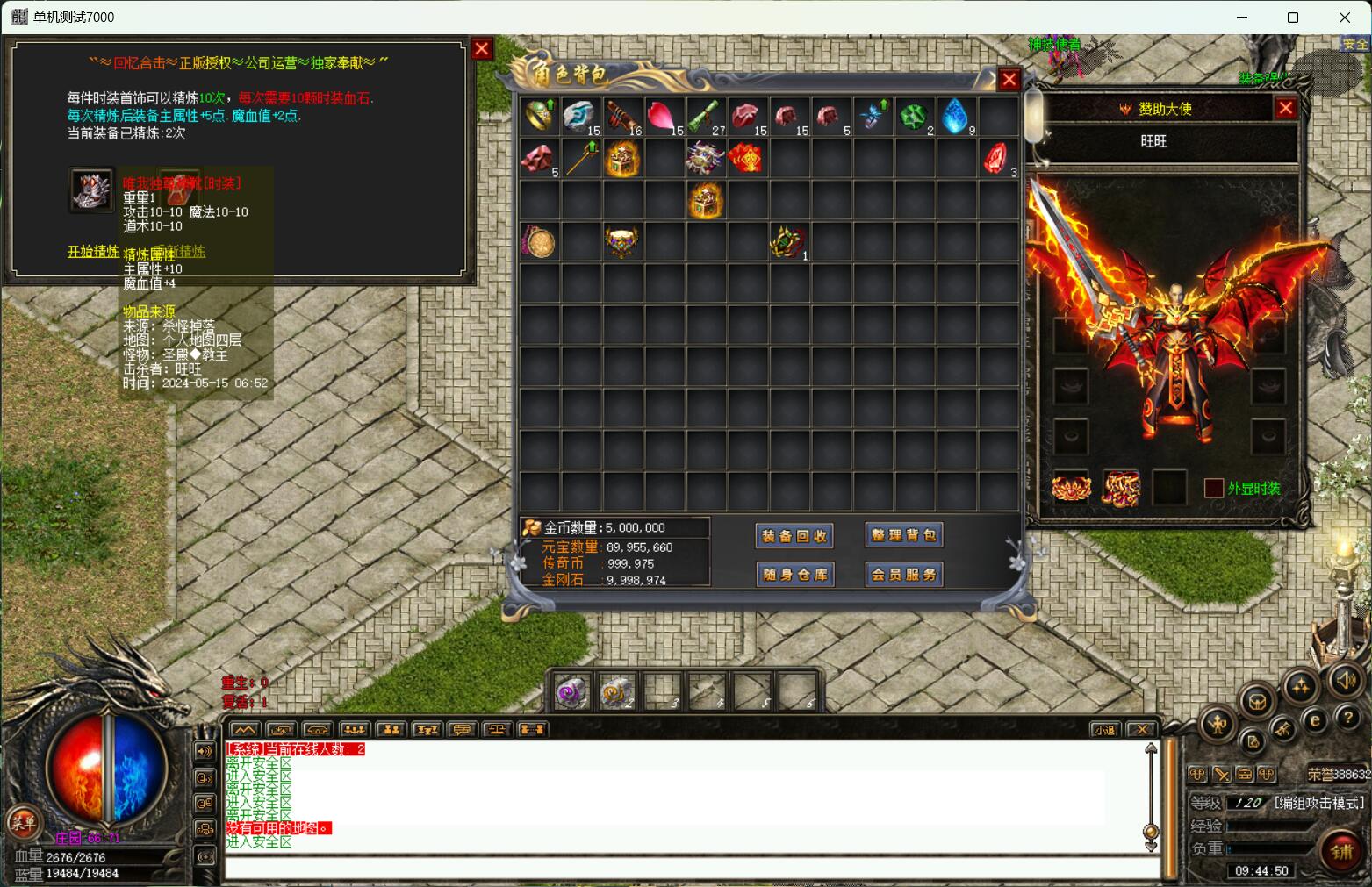Sort the bag with 整理背包
Viewport: 1372px width, 887px height.
click(x=904, y=535)
